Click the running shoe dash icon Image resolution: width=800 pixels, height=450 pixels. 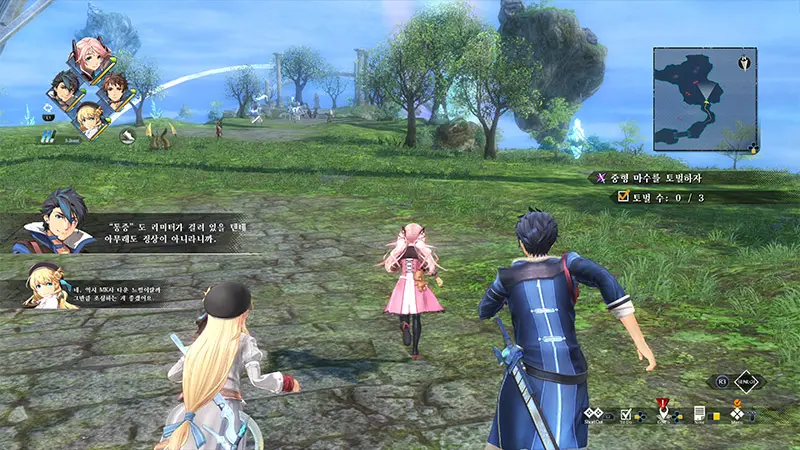click(127, 136)
